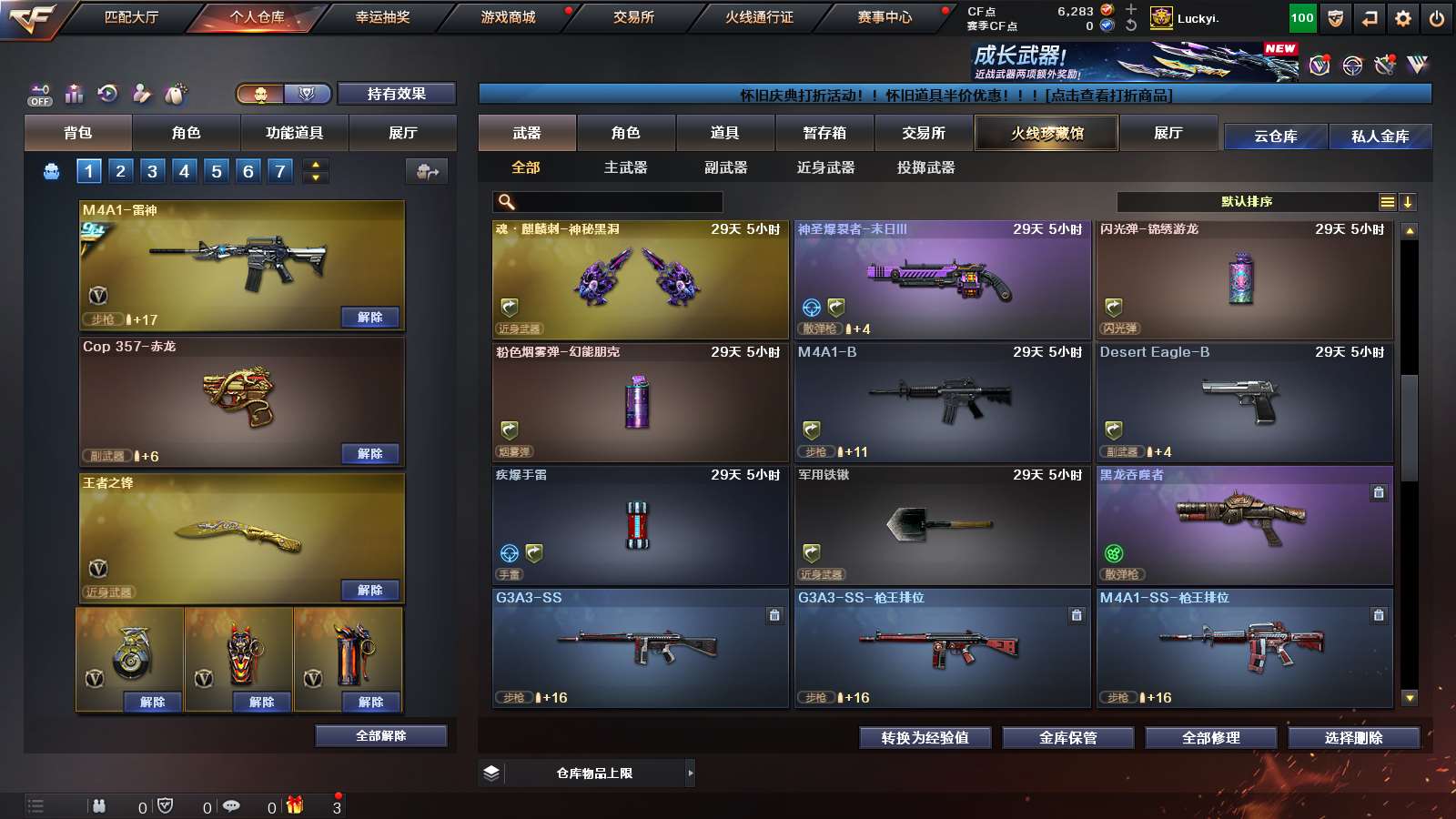Open the 幸运抽奖 lucky draw page
This screenshot has width=1456, height=819.
382,17
